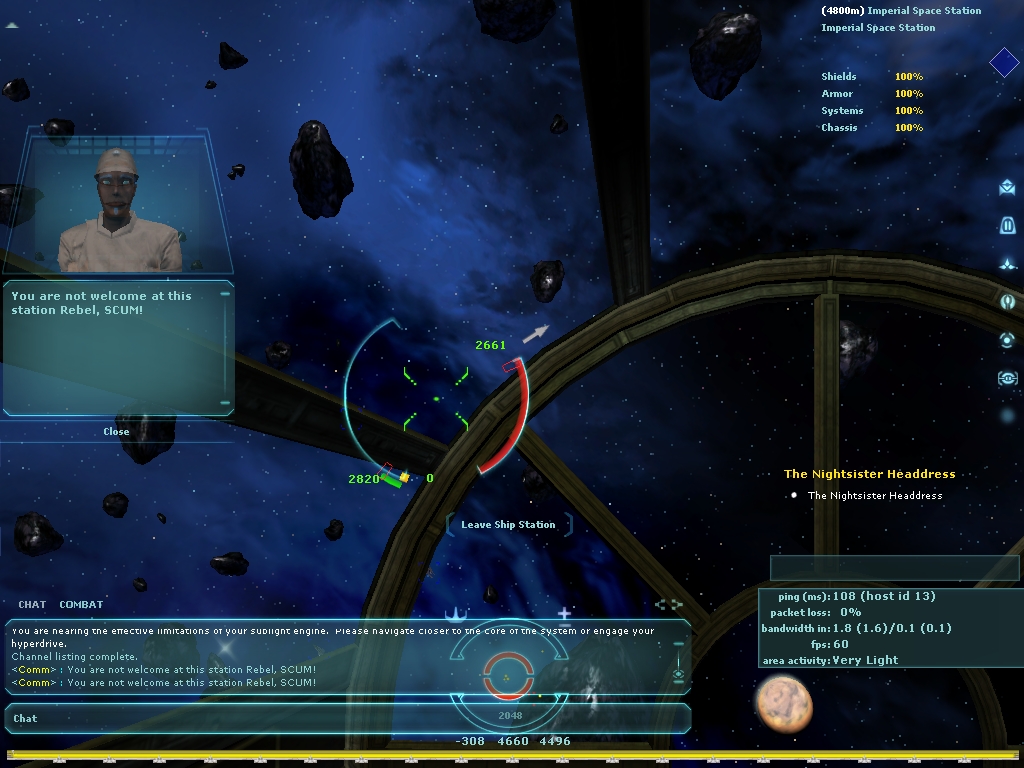Open the mail envelope icon

1007,187
